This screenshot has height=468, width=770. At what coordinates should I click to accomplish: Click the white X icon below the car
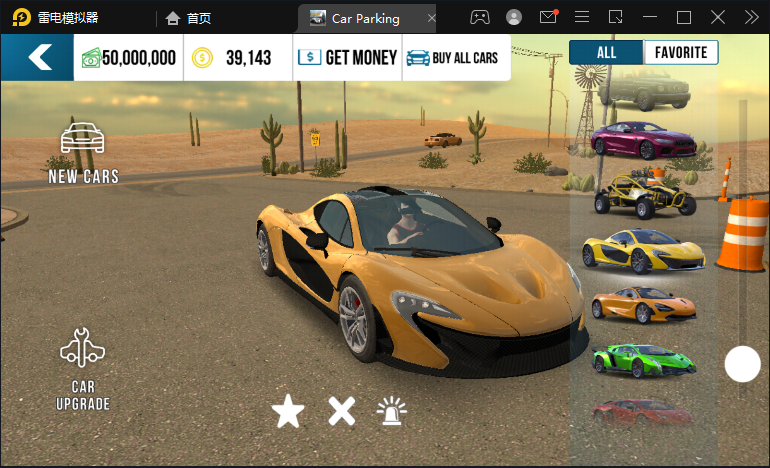342,411
